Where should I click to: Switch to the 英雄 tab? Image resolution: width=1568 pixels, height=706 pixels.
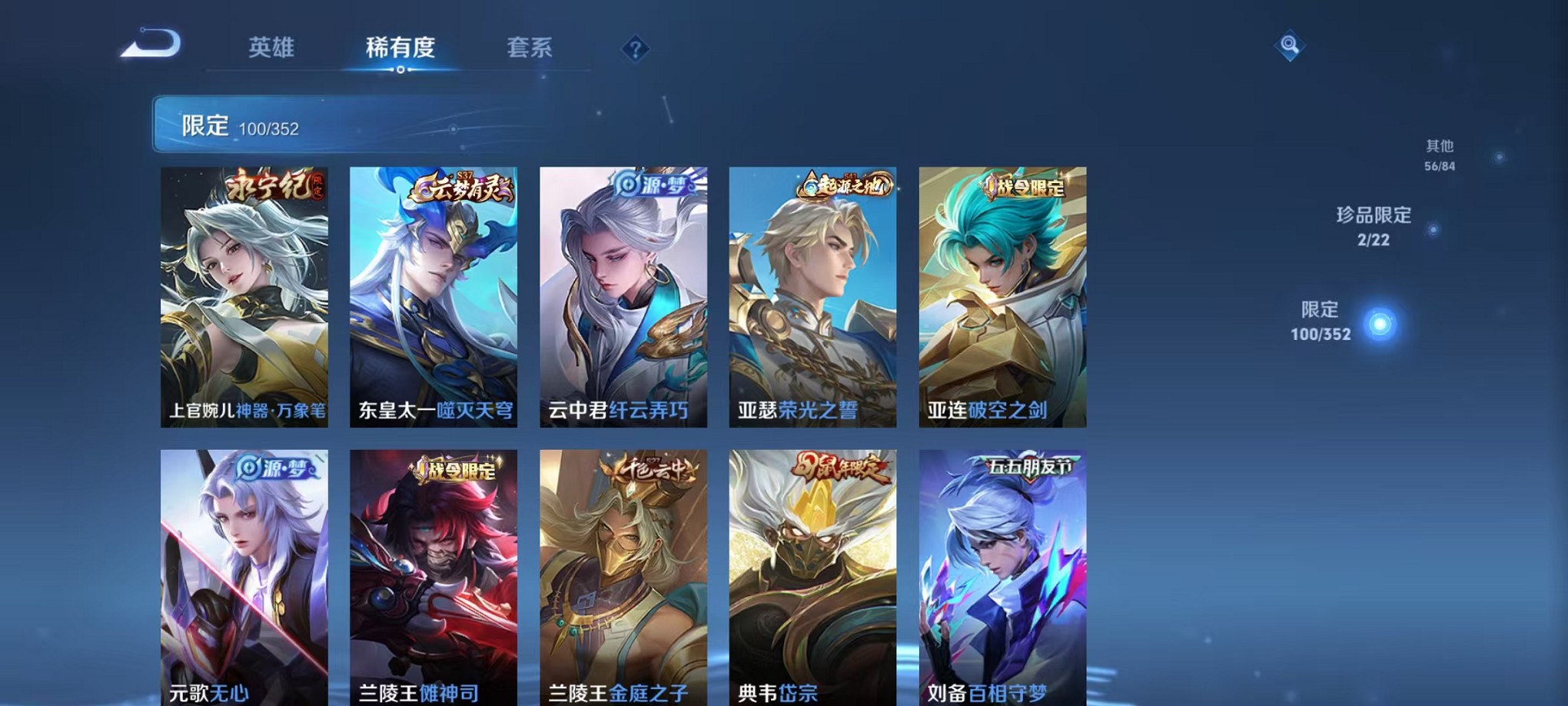271,48
